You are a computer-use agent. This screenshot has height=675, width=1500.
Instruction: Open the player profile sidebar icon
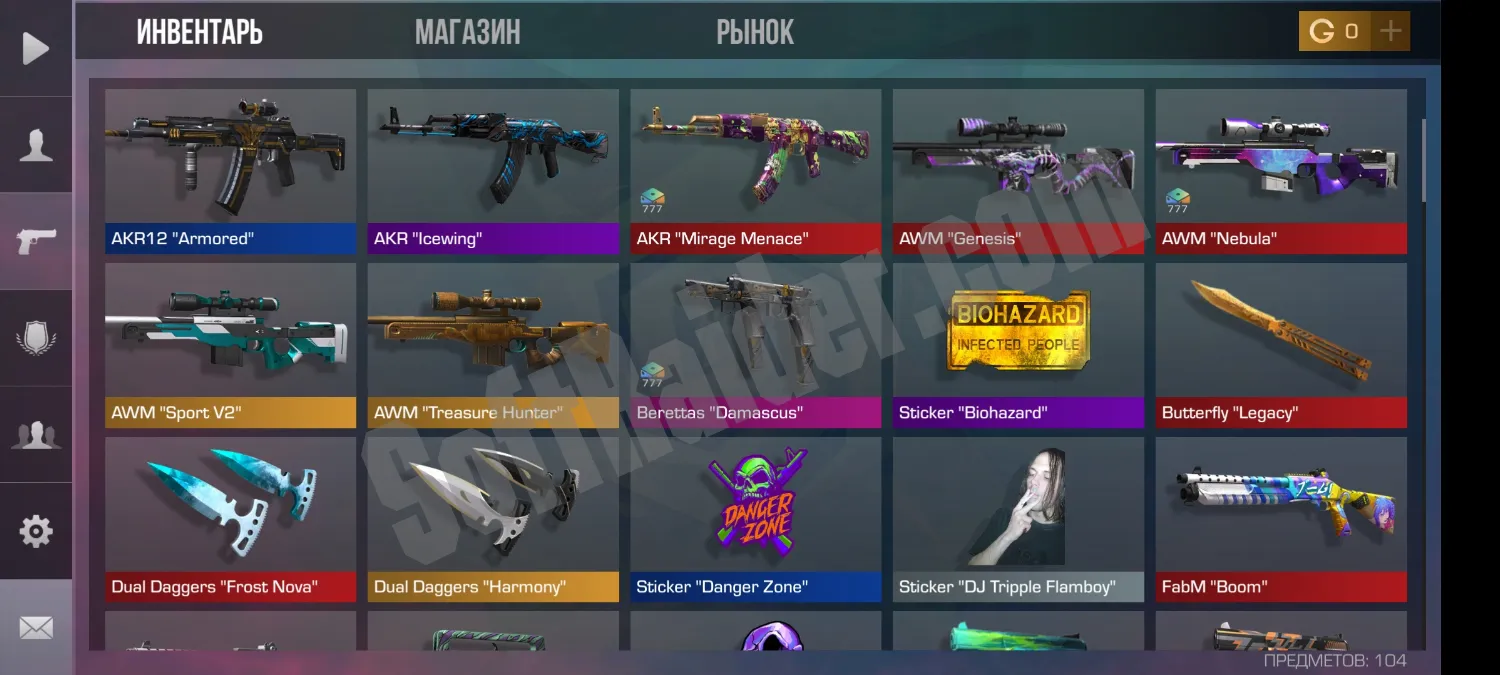(x=36, y=145)
